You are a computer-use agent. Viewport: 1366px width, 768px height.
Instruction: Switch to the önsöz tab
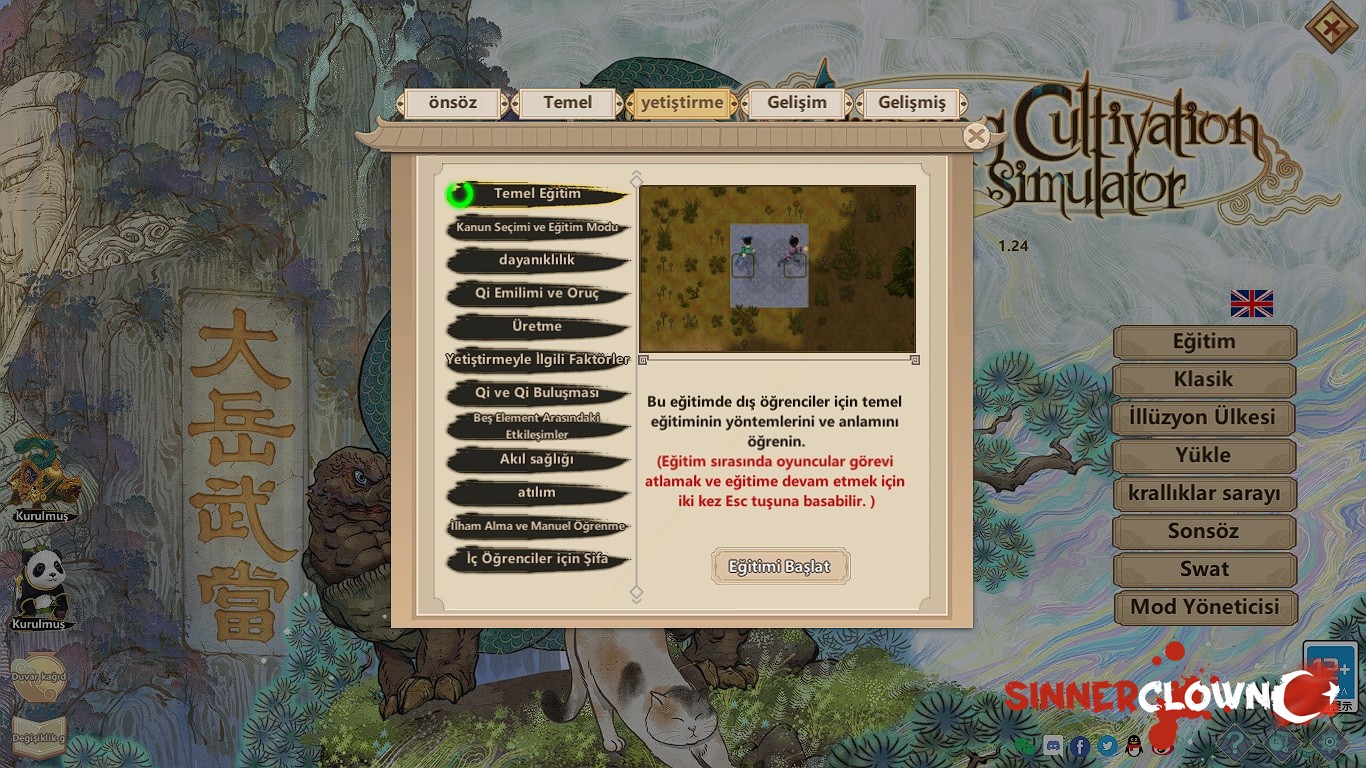pos(453,103)
